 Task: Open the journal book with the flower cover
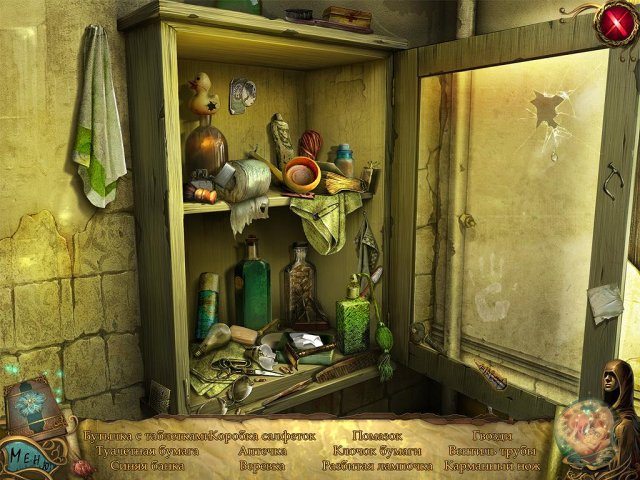(x=35, y=407)
